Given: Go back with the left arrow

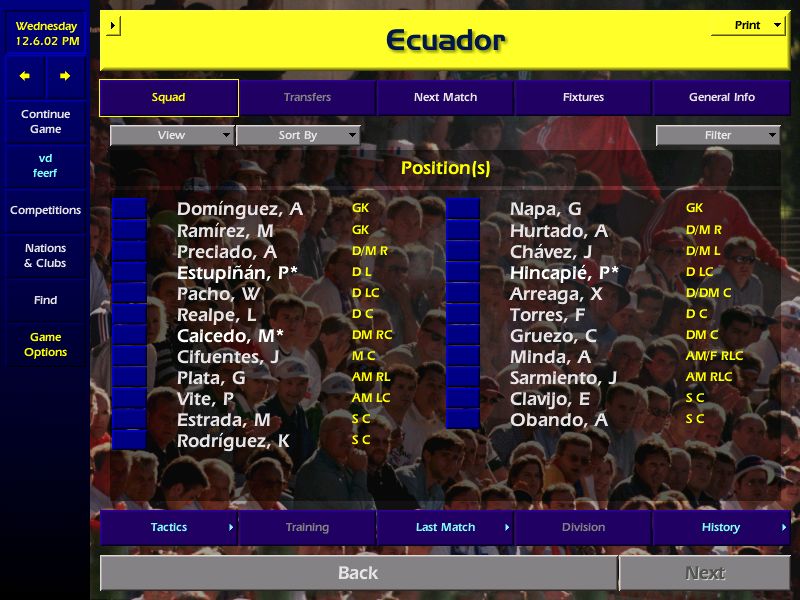Looking at the screenshot, I should [x=25, y=76].
